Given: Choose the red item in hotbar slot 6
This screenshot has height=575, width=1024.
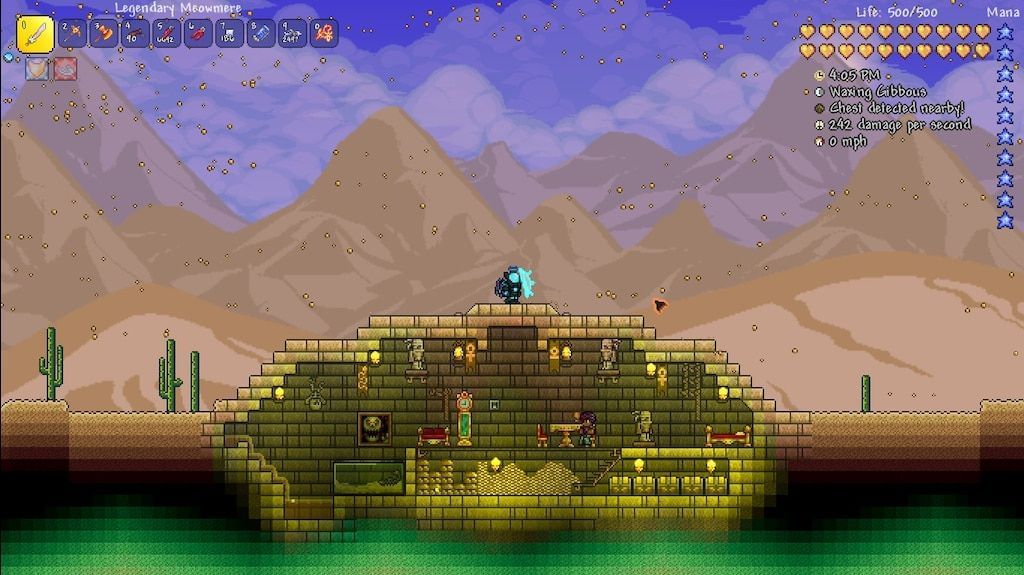Looking at the screenshot, I should pyautogui.click(x=198, y=34).
